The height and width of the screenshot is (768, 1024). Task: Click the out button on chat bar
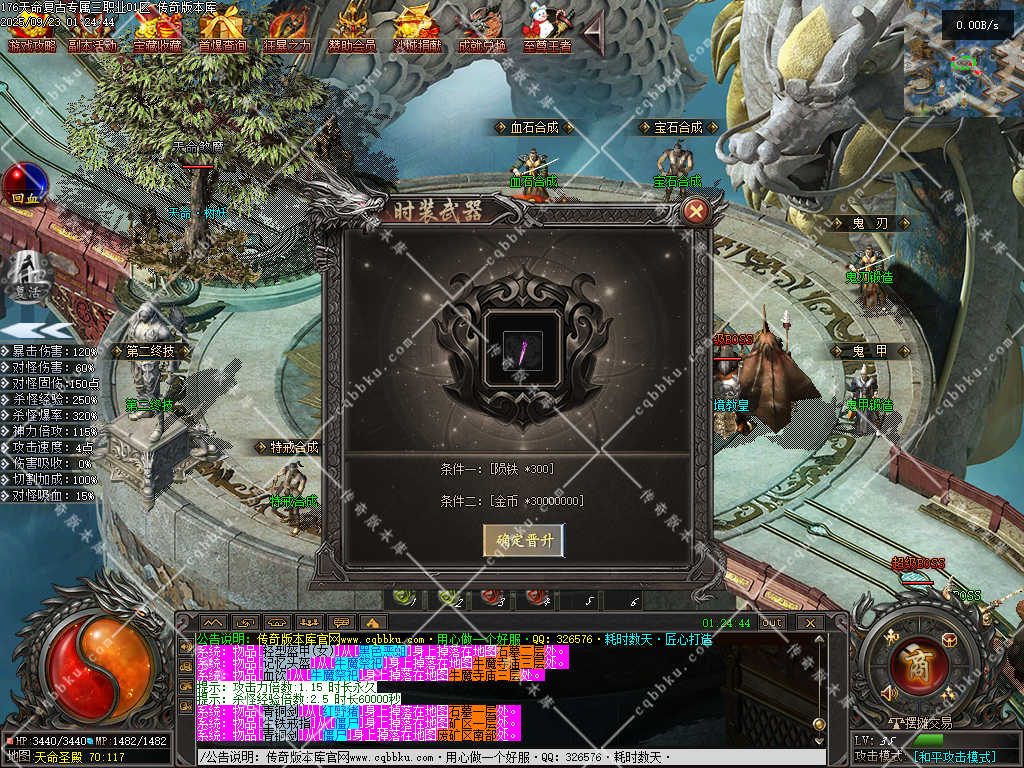772,623
